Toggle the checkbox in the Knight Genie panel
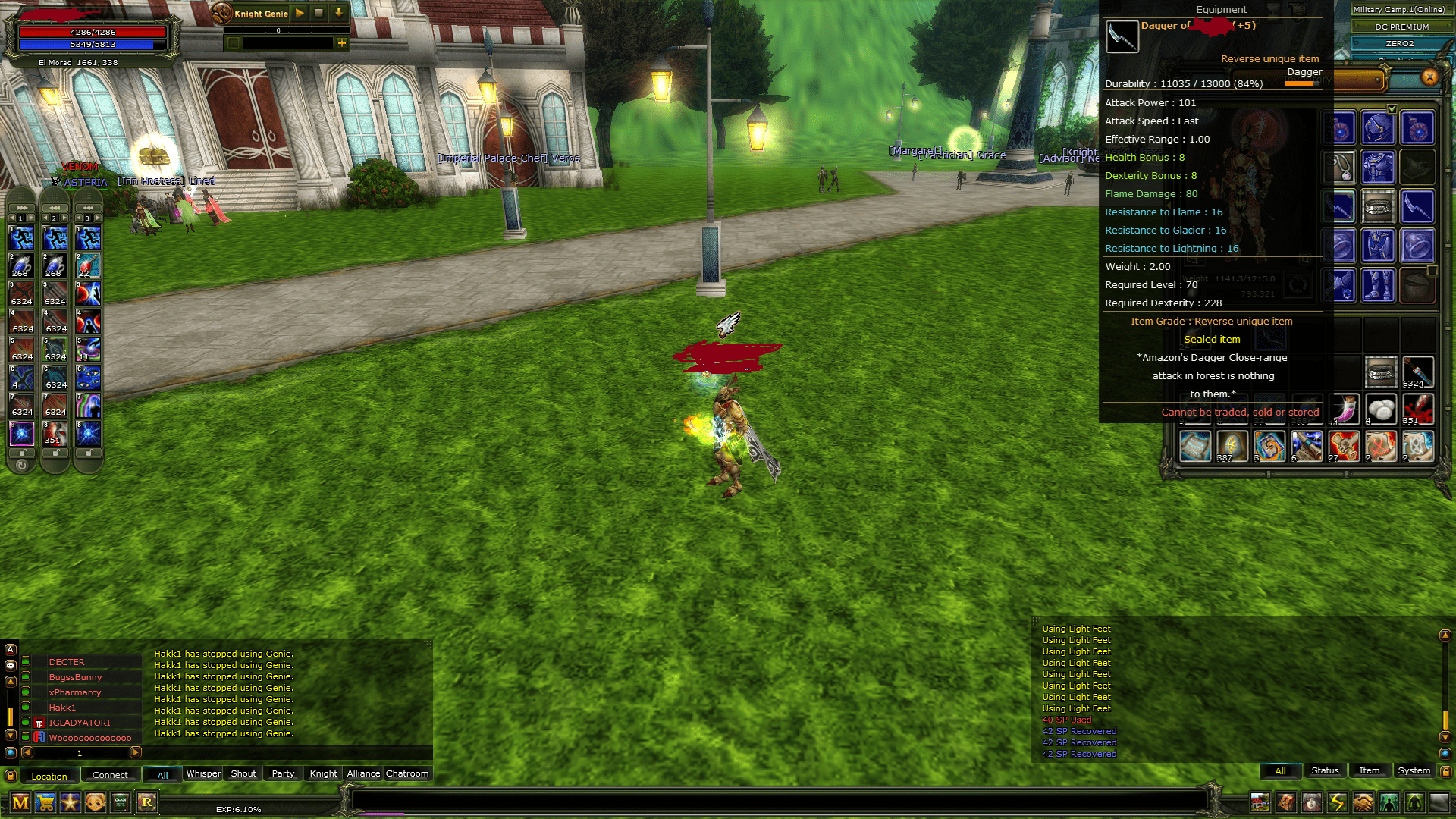The image size is (1456, 819). 234,43
